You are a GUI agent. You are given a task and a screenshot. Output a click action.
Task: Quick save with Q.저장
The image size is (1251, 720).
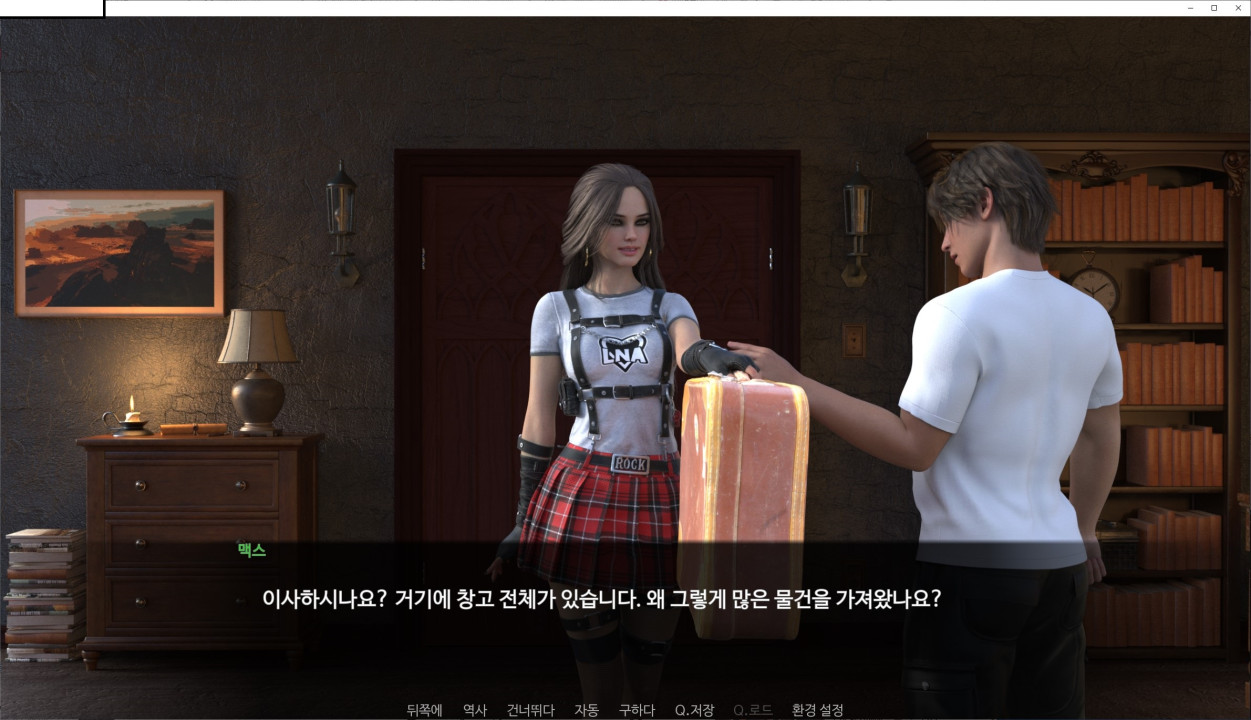click(x=694, y=710)
